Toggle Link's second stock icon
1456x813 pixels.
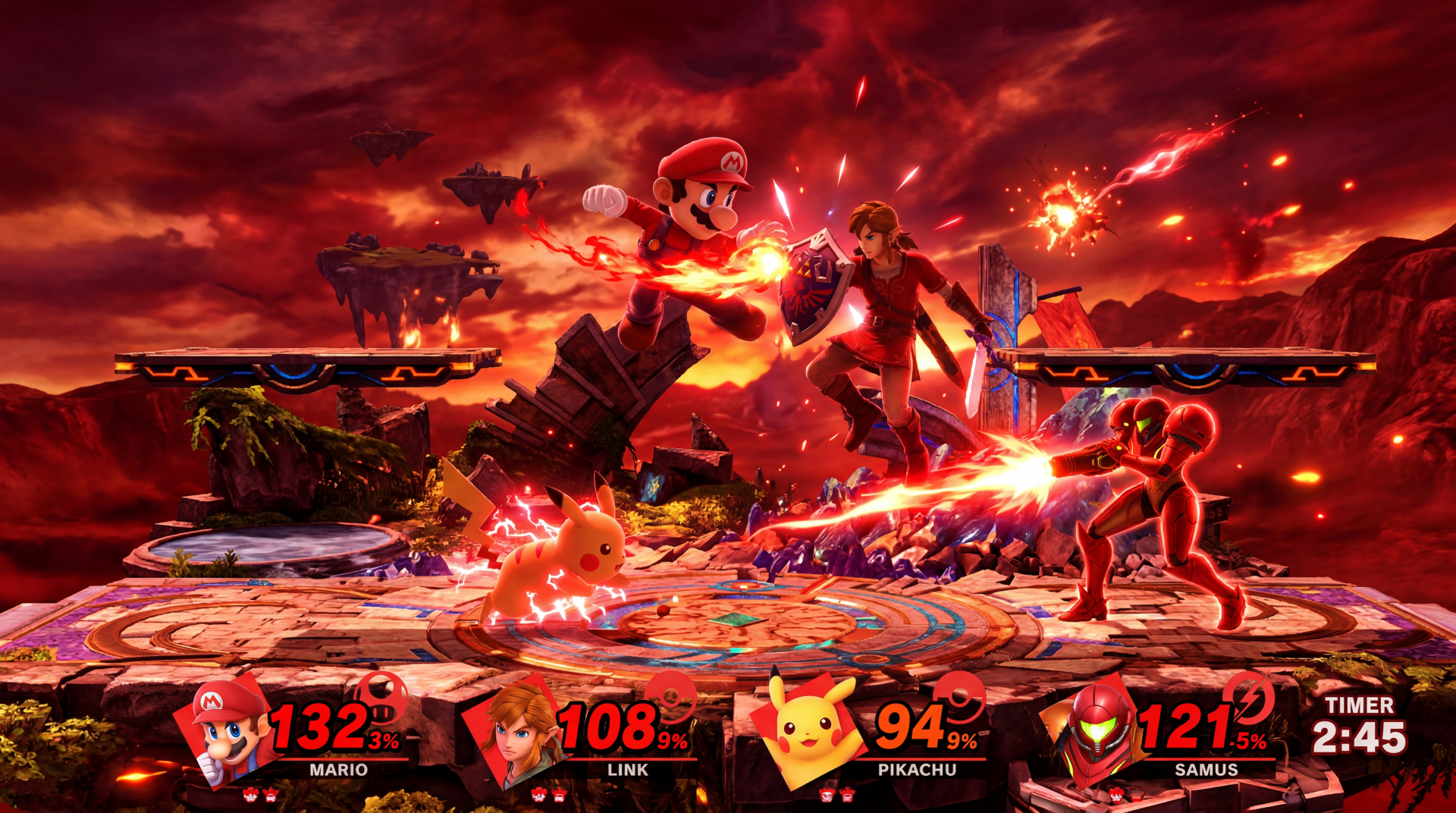tap(557, 793)
